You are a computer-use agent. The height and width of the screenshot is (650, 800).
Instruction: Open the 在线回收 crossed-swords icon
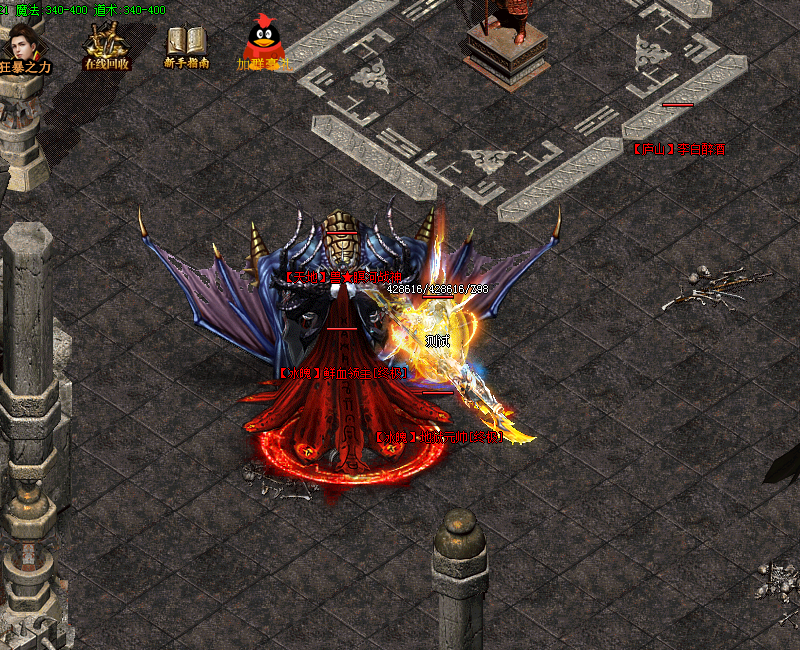click(105, 45)
